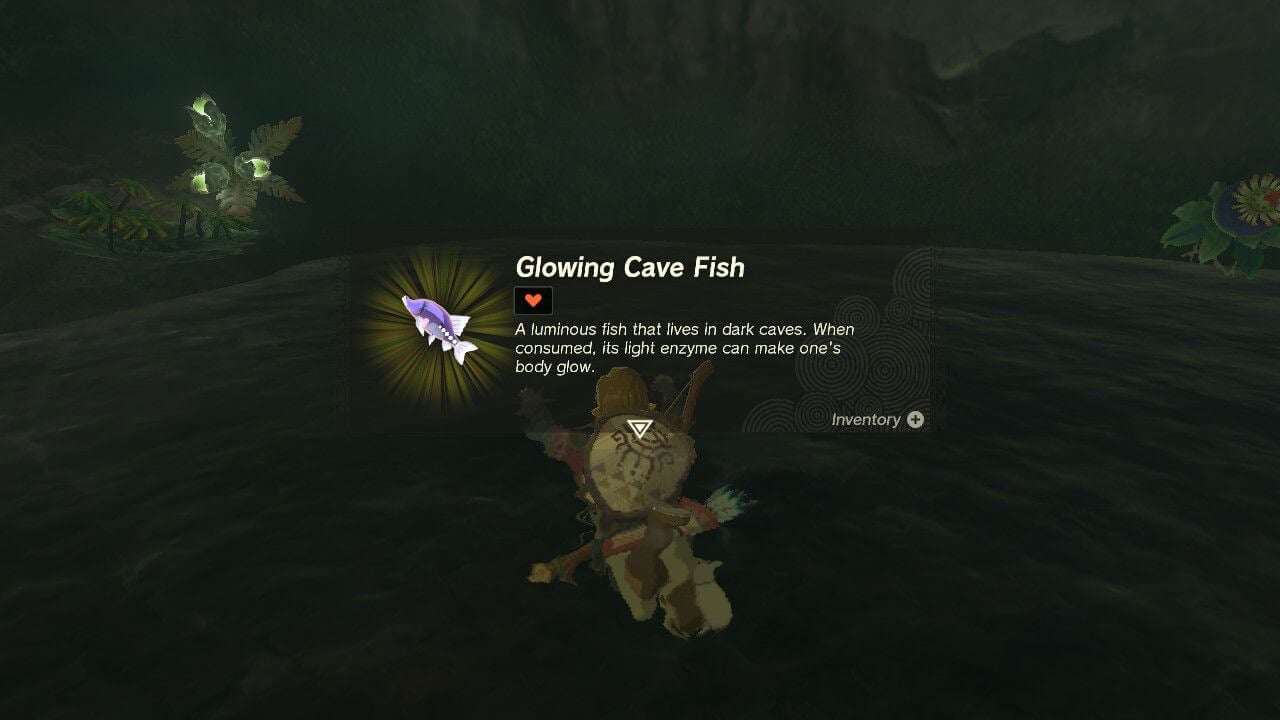The width and height of the screenshot is (1280, 720).
Task: Select the item information panel header
Action: [630, 267]
